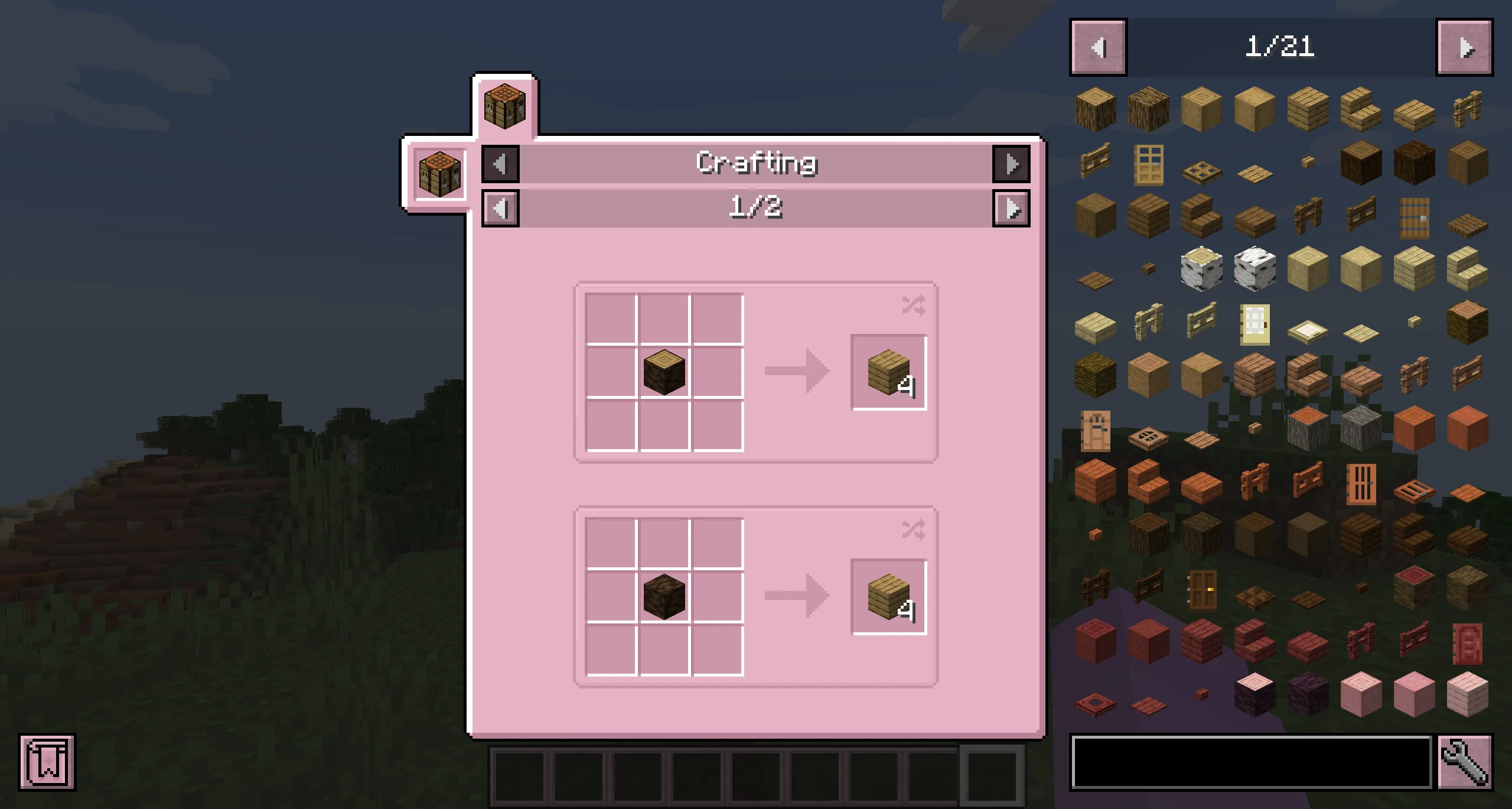This screenshot has height=809, width=1512.
Task: Click the shuffle fill icon on the first recipe
Action: point(913,306)
